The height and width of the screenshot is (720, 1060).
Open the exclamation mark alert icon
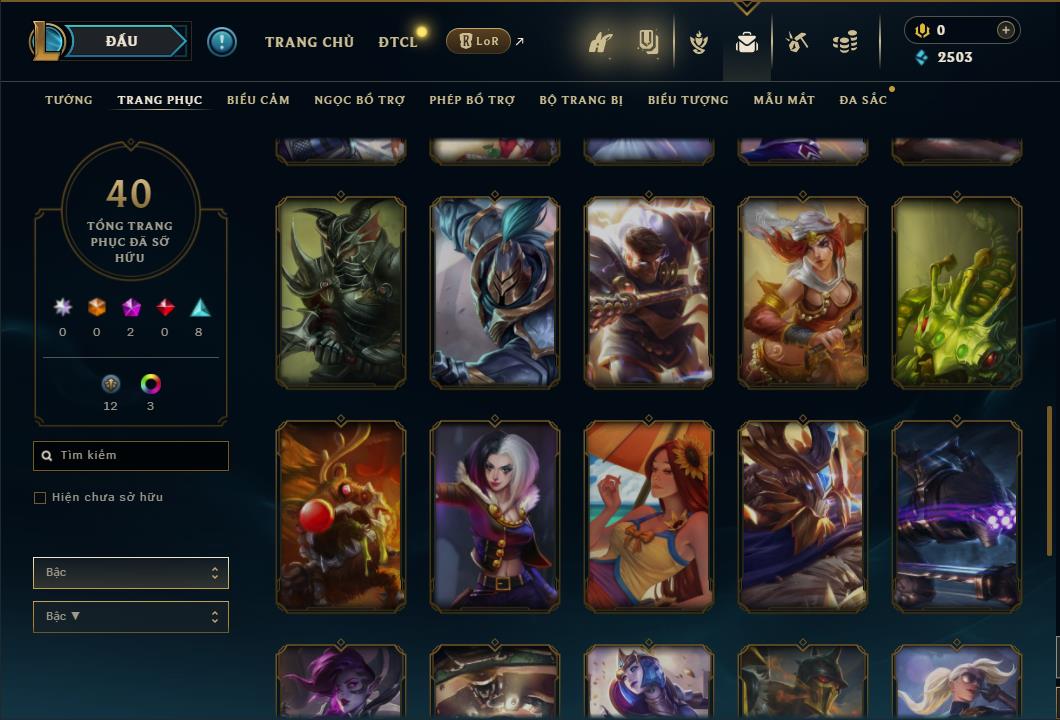pyautogui.click(x=222, y=41)
